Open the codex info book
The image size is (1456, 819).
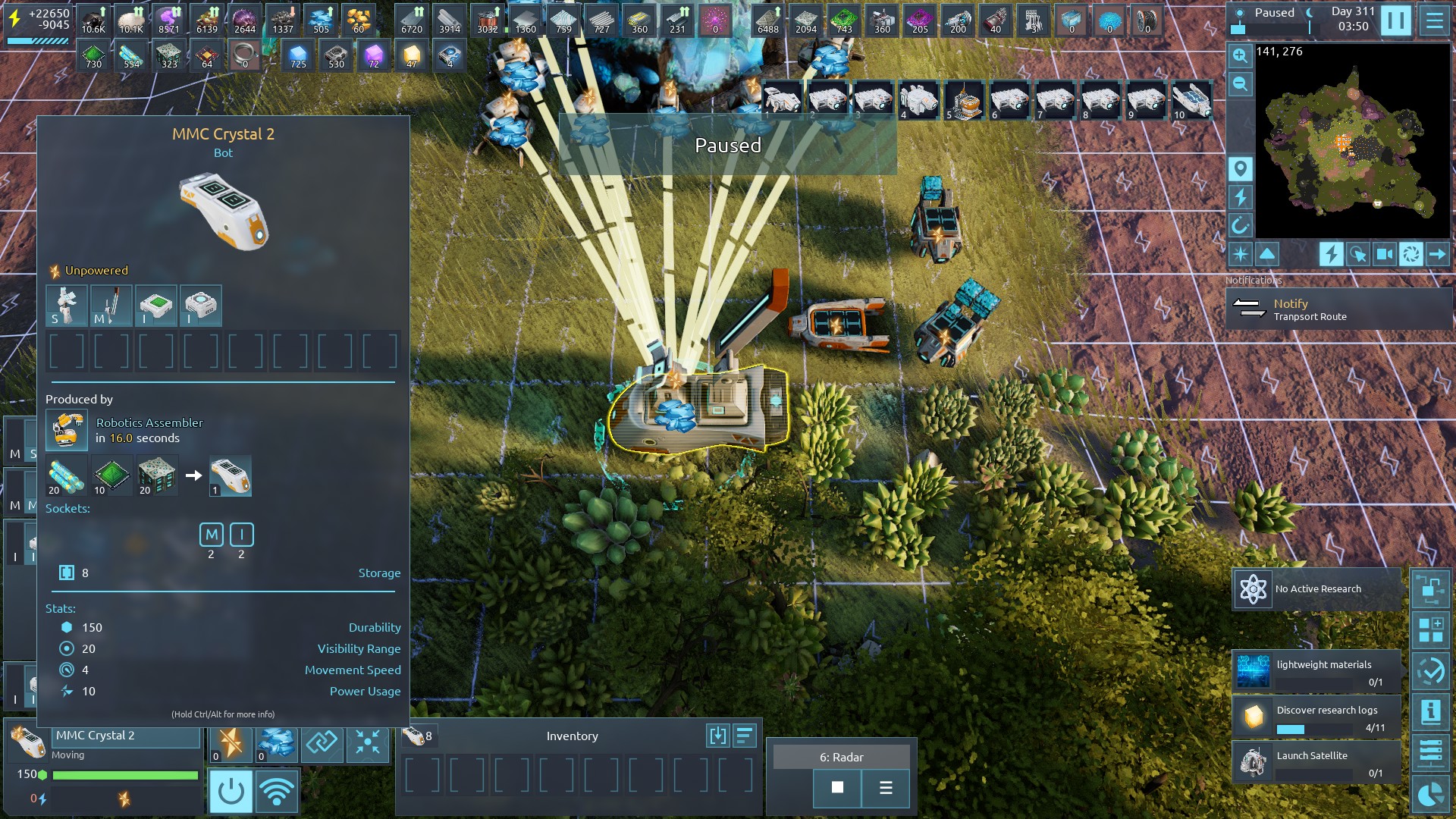click(1430, 712)
